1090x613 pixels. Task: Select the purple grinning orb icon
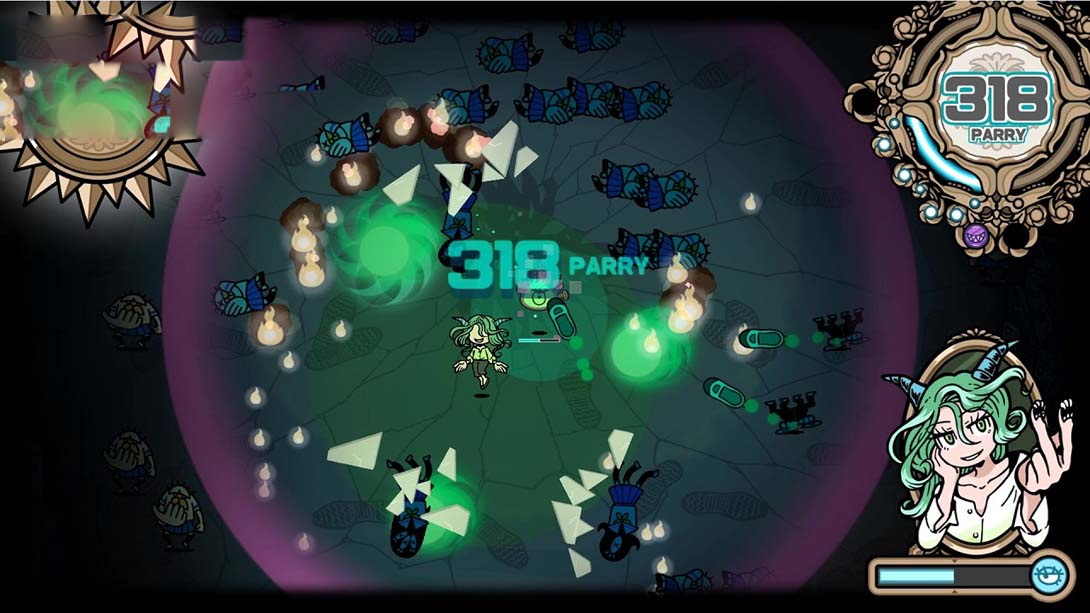[976, 237]
